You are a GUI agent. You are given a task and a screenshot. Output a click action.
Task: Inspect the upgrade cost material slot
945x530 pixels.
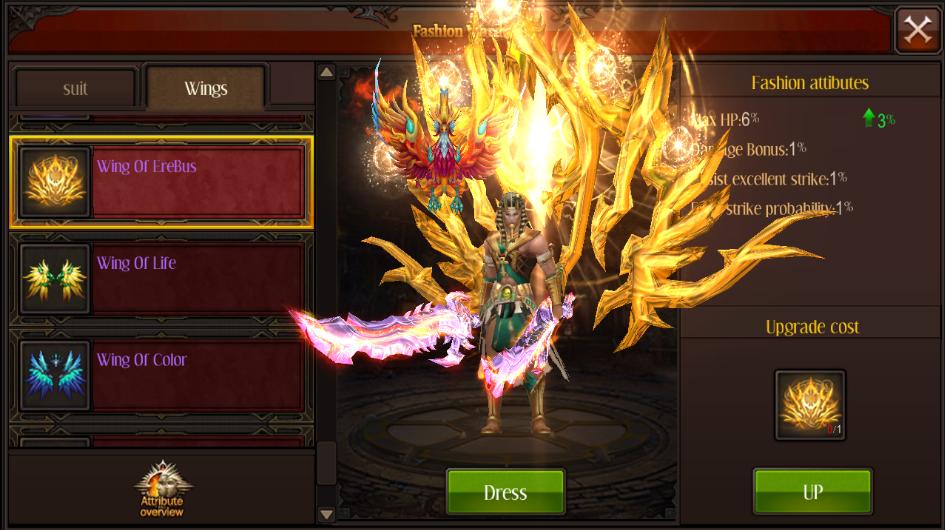coord(810,405)
